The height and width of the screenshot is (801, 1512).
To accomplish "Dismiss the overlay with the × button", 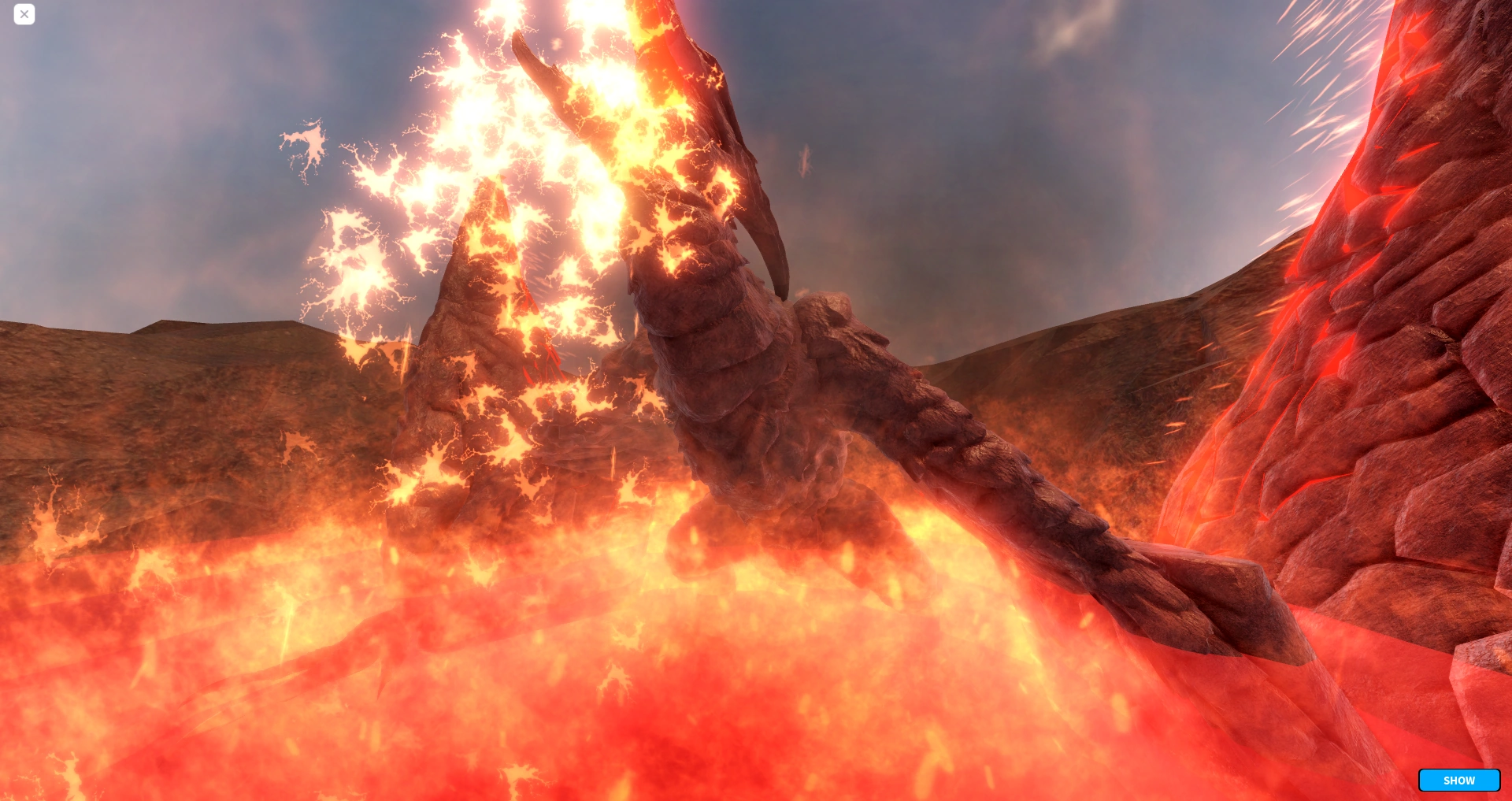I will pyautogui.click(x=24, y=14).
